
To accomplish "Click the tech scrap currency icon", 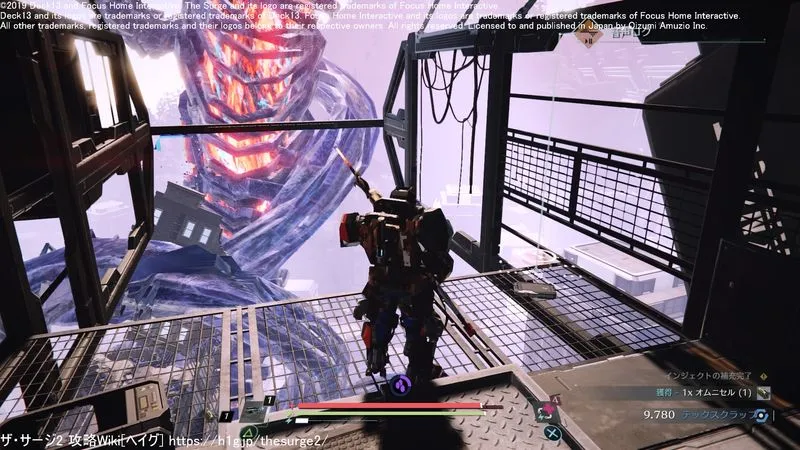I will (x=763, y=415).
